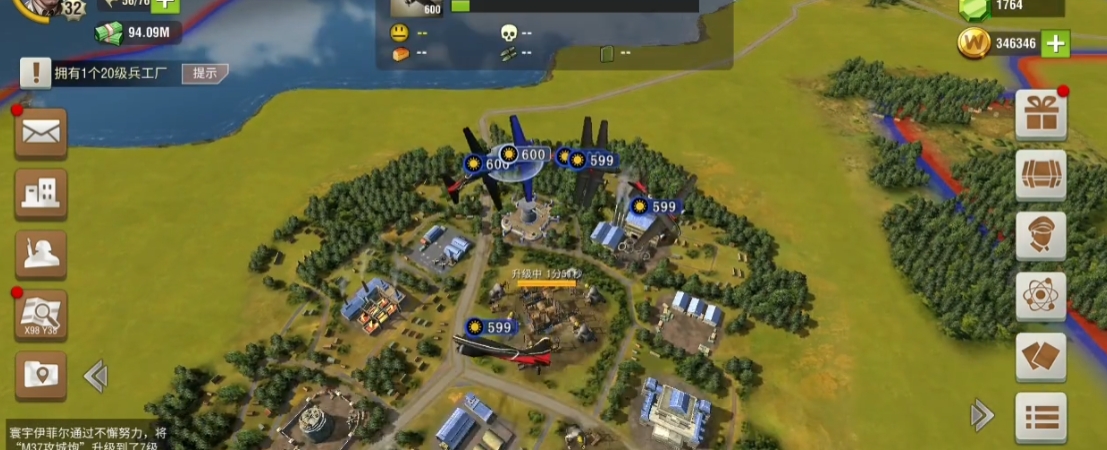
Task: Open the officer commander menu
Action: 1040,236
